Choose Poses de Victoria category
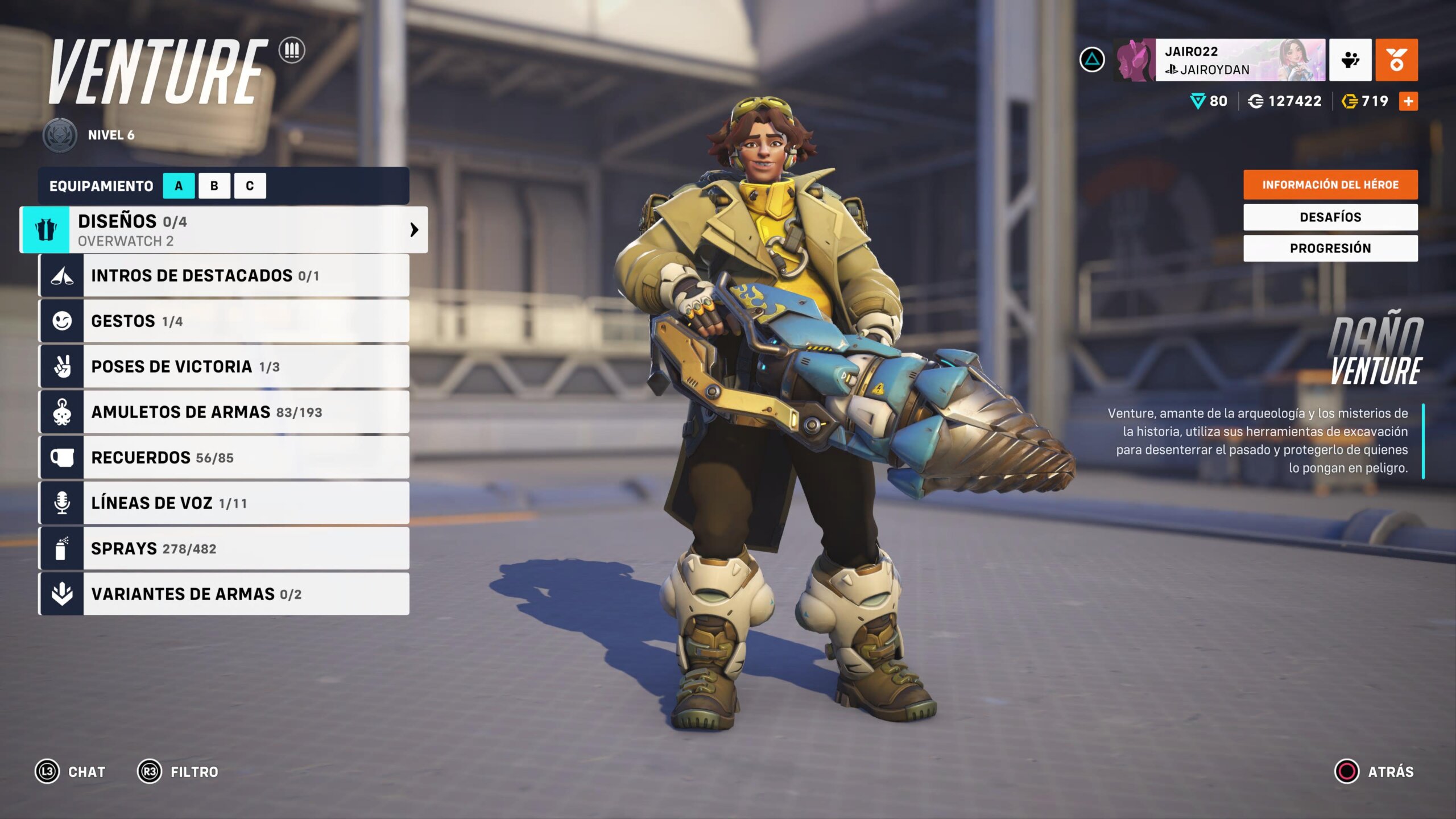 pyautogui.click(x=224, y=367)
